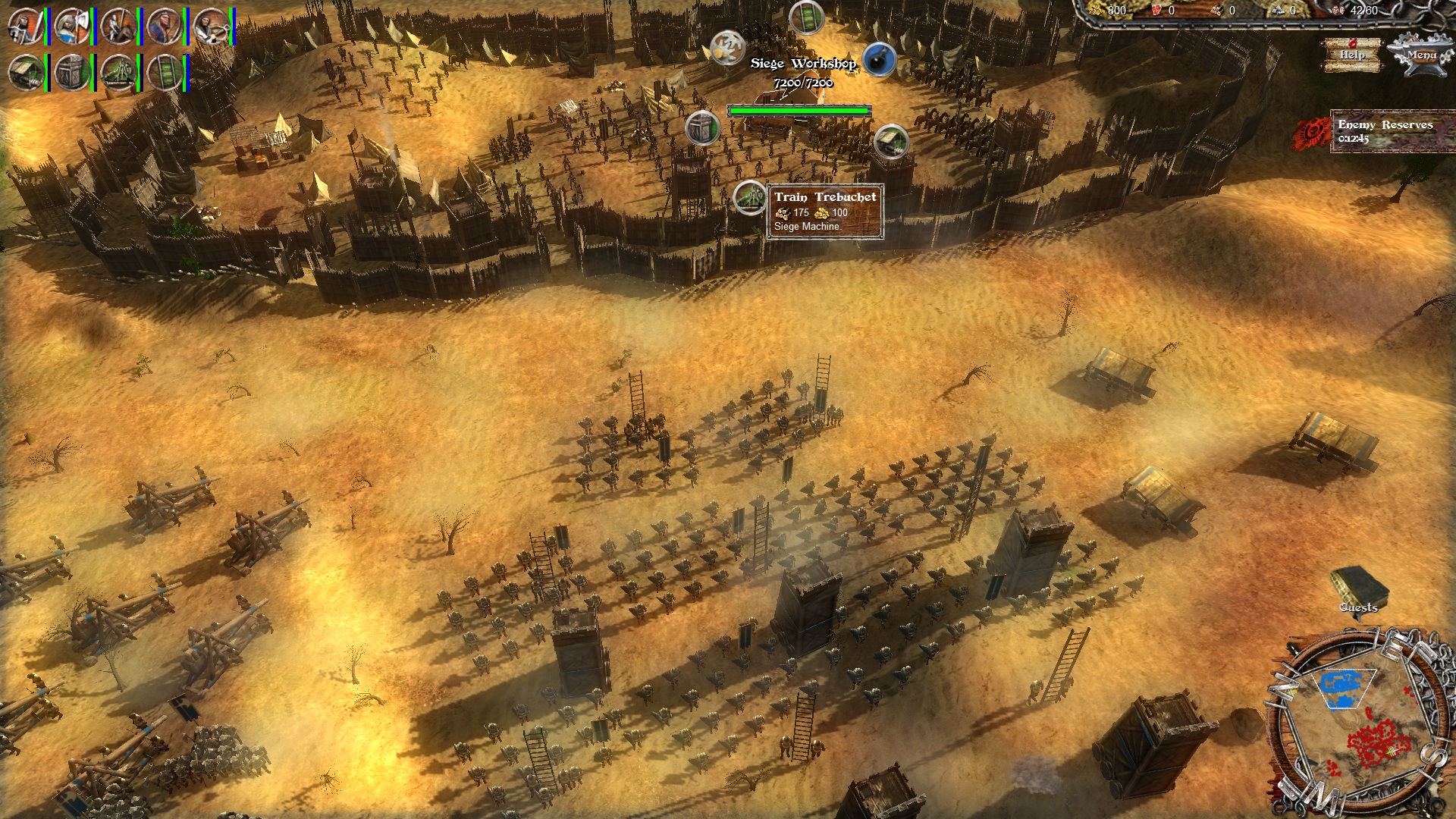This screenshot has height=819, width=1456.
Task: Click the boulder icon left of Siege Workshop
Action: pyautogui.click(x=726, y=50)
